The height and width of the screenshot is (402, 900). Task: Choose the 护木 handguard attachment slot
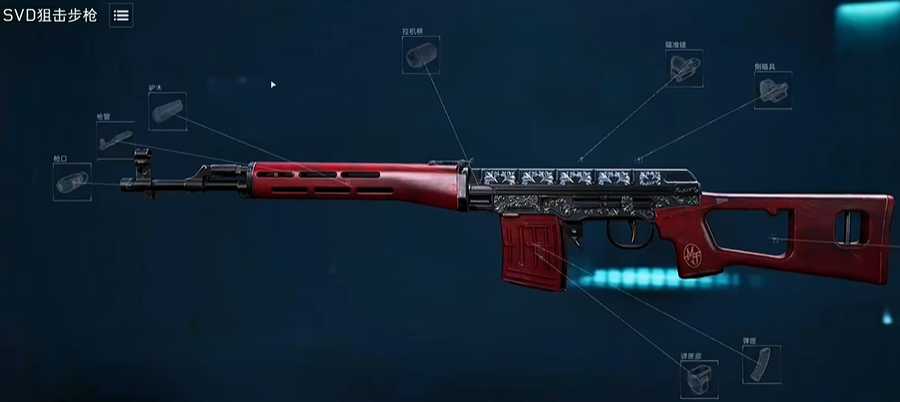point(166,110)
